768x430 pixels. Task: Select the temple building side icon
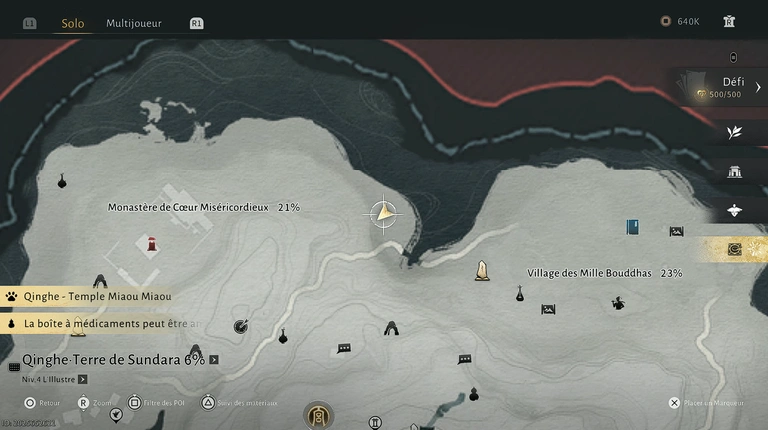[x=735, y=171]
